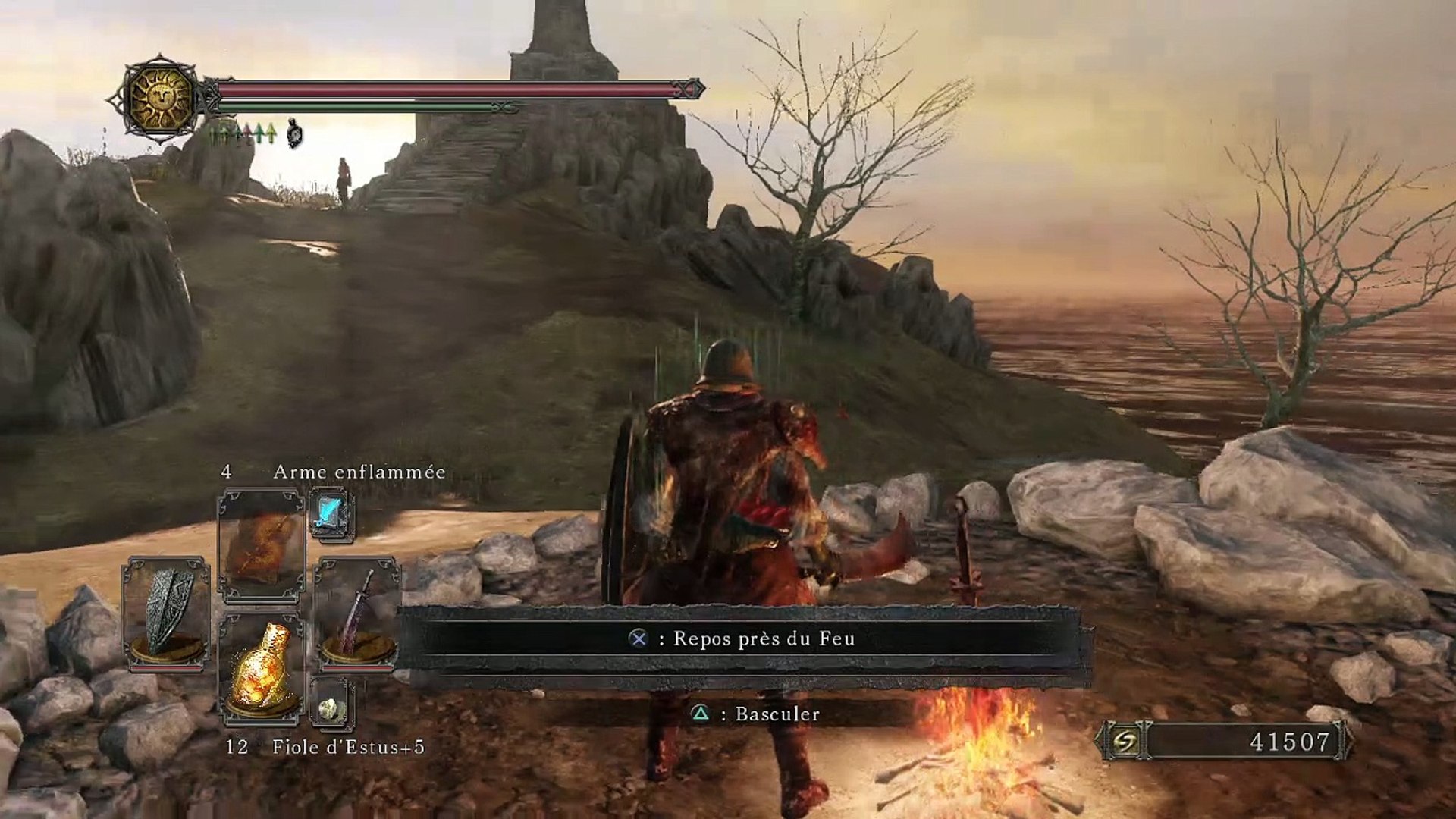Click the golden sun covenant emblem
The image size is (1456, 819).
[x=160, y=98]
